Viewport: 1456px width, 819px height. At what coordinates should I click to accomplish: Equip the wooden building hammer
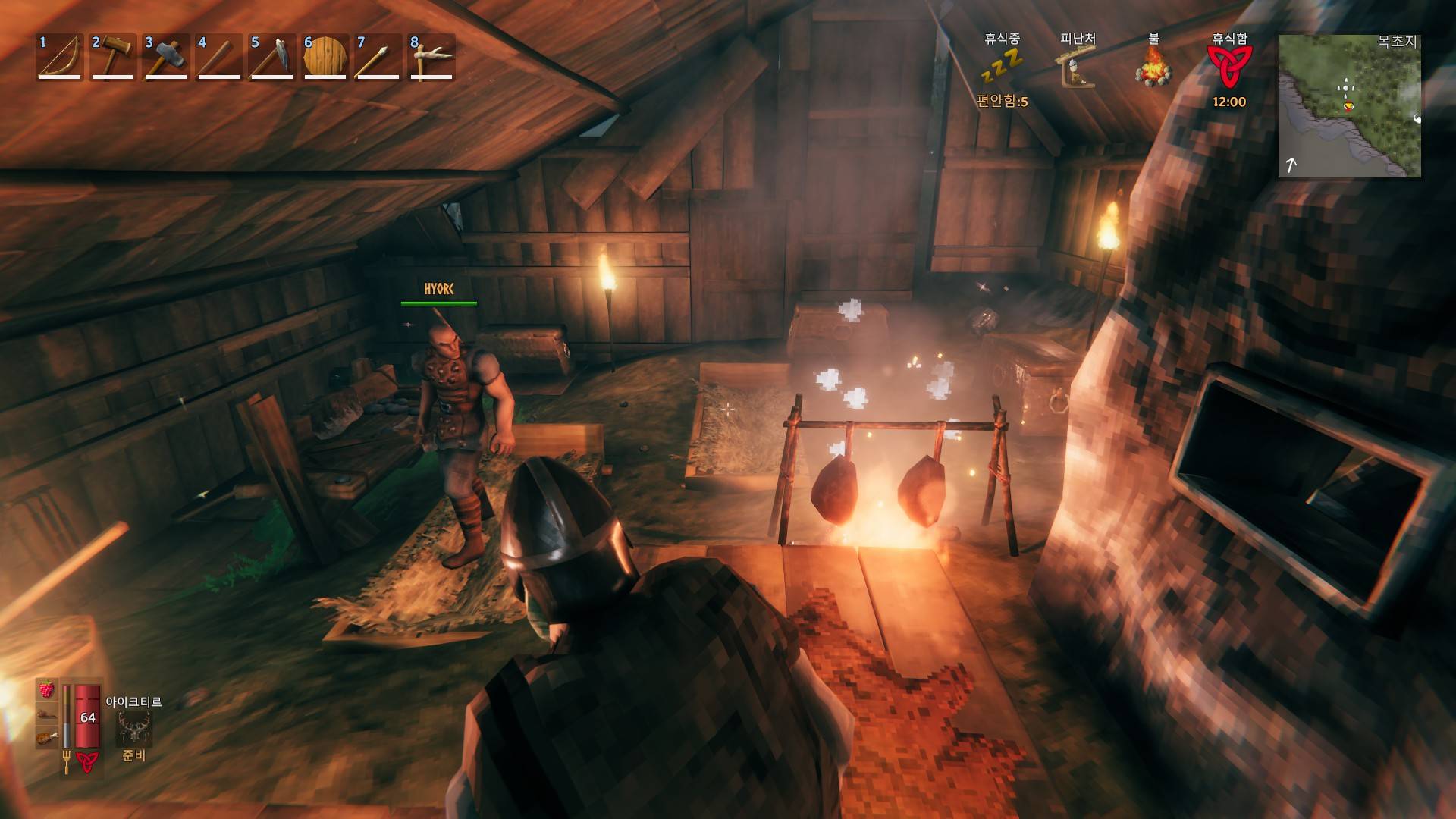pyautogui.click(x=112, y=56)
